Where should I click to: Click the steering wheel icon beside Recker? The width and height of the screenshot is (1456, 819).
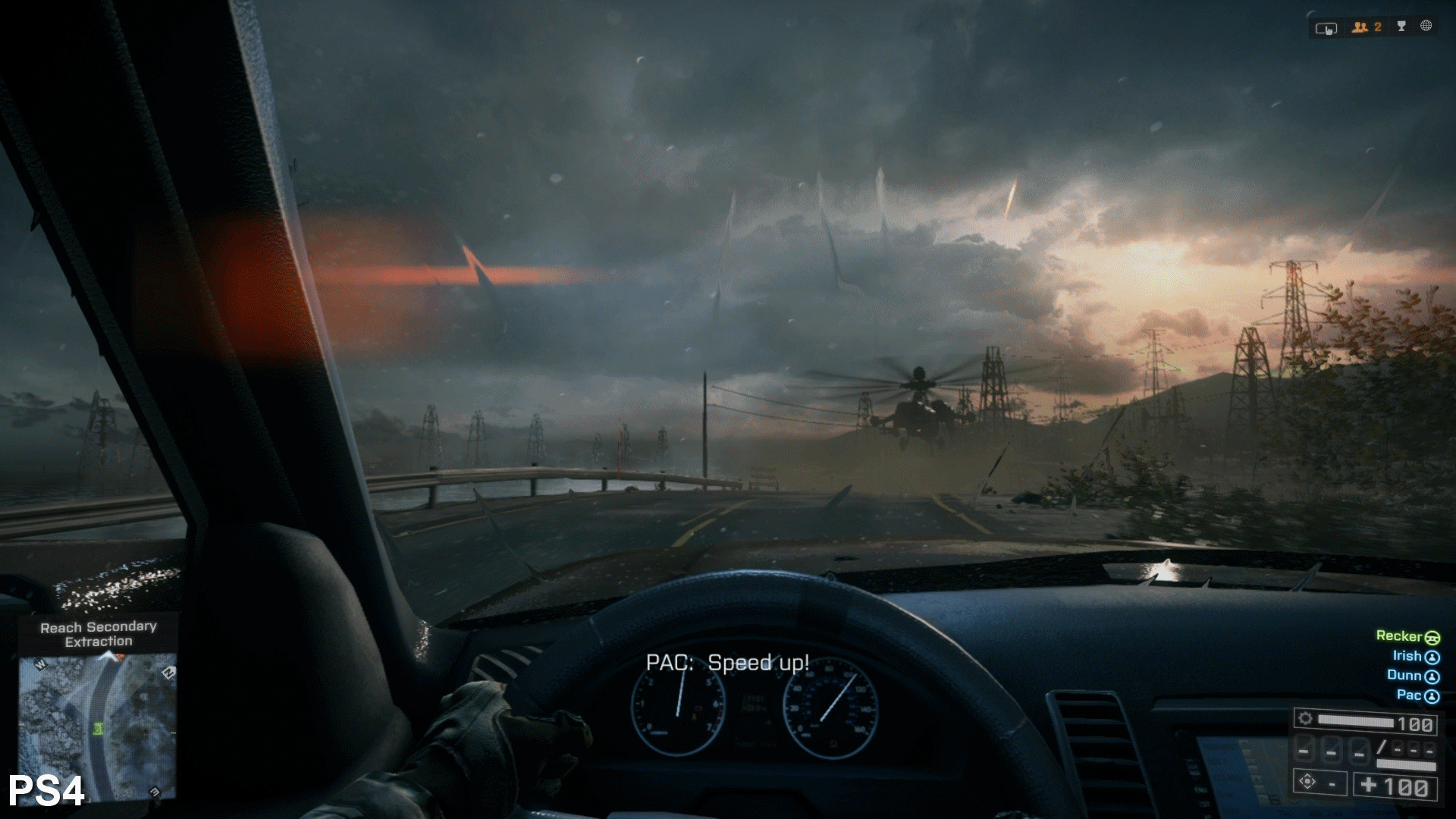[x=1433, y=639]
